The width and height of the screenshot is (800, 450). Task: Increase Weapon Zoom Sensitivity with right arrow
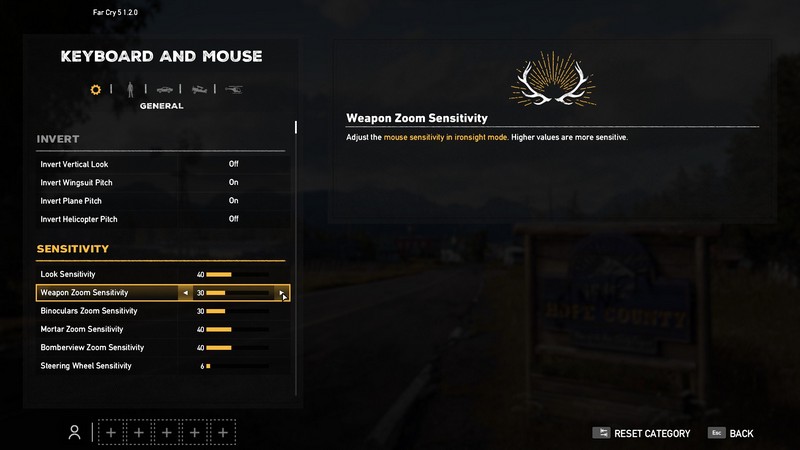(282, 293)
